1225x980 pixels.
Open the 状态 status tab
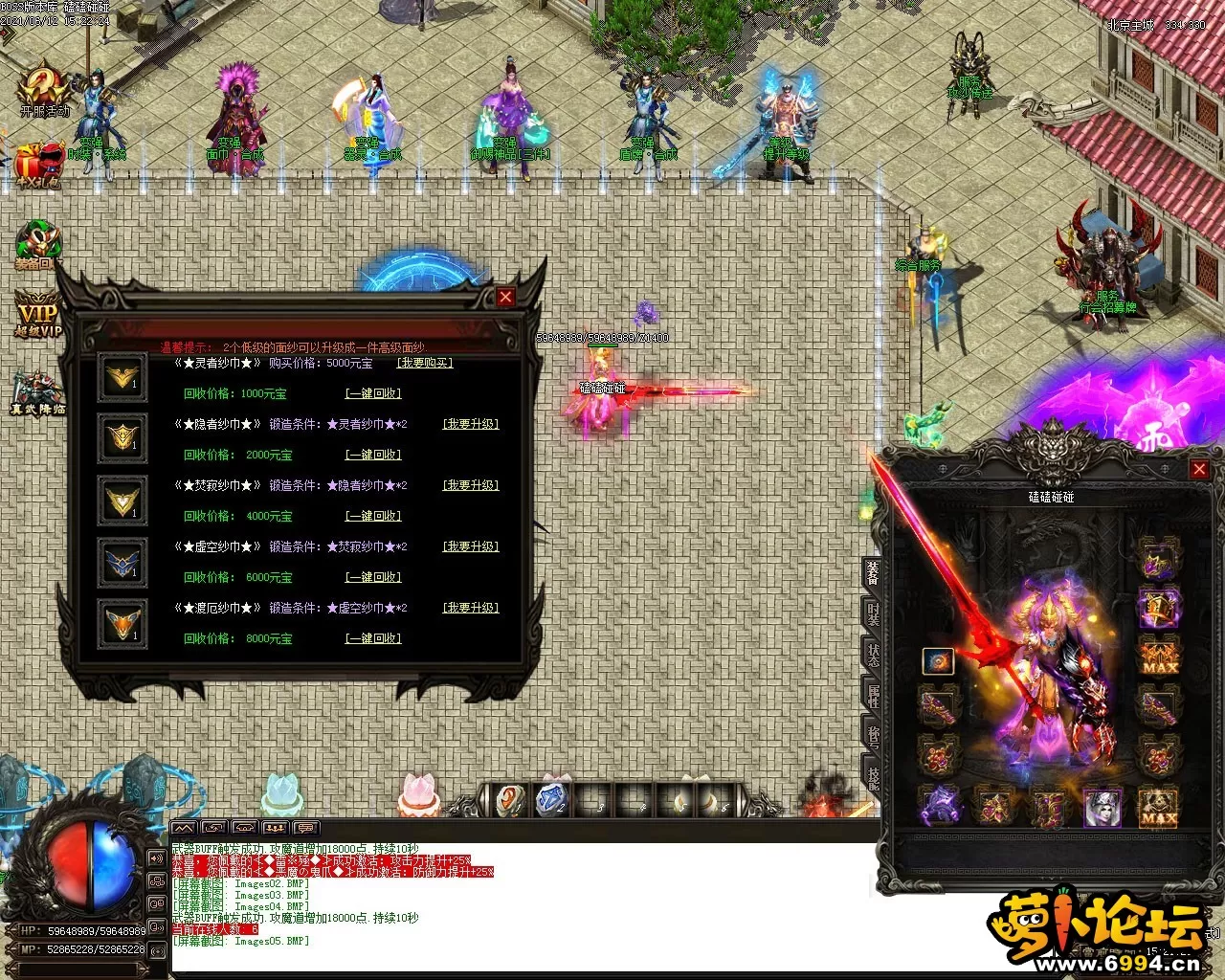873,656
